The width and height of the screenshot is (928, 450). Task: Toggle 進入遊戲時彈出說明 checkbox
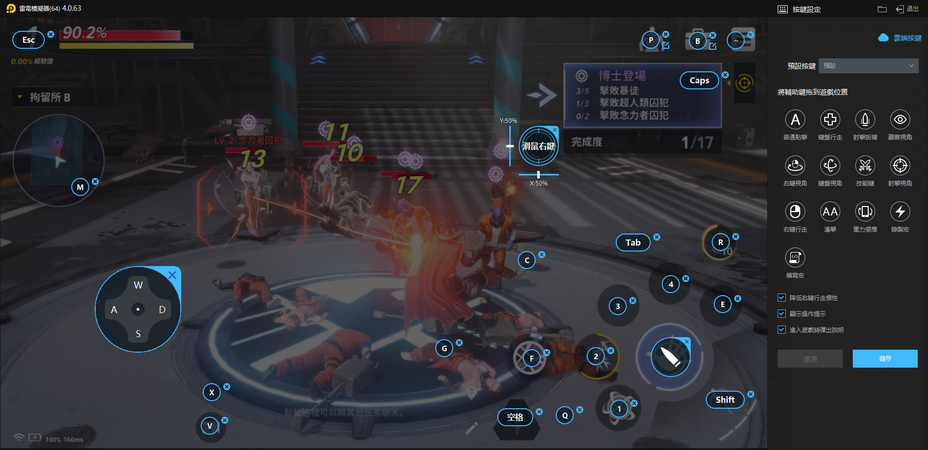(x=782, y=330)
